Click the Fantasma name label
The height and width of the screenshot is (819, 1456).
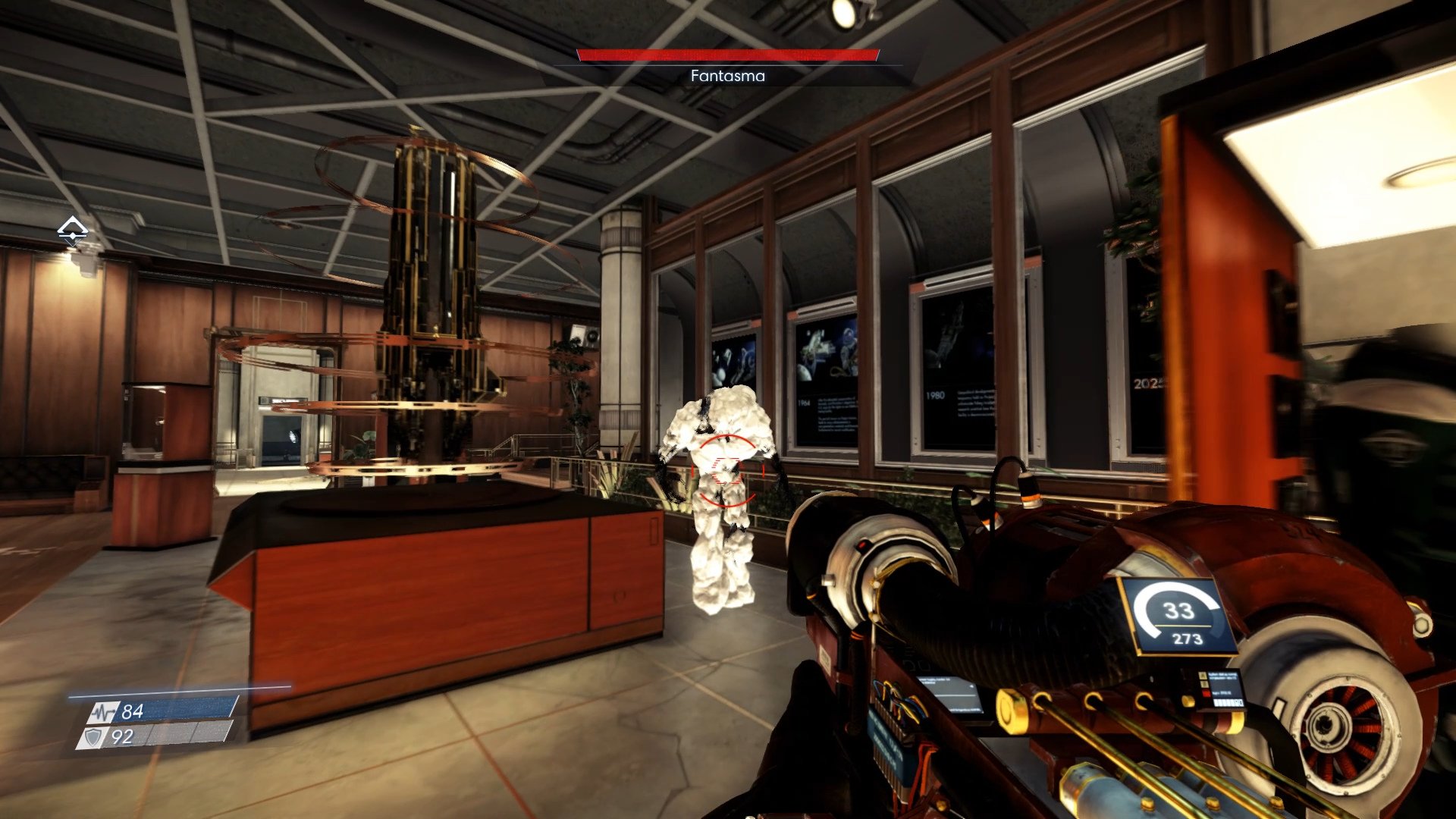coord(726,76)
